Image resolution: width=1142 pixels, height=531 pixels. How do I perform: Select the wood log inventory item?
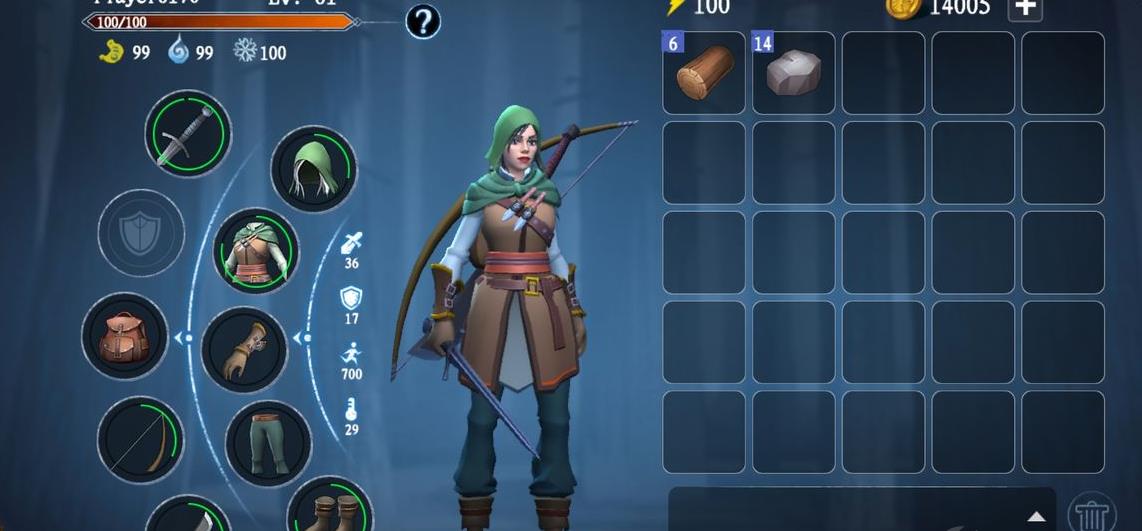coord(704,73)
